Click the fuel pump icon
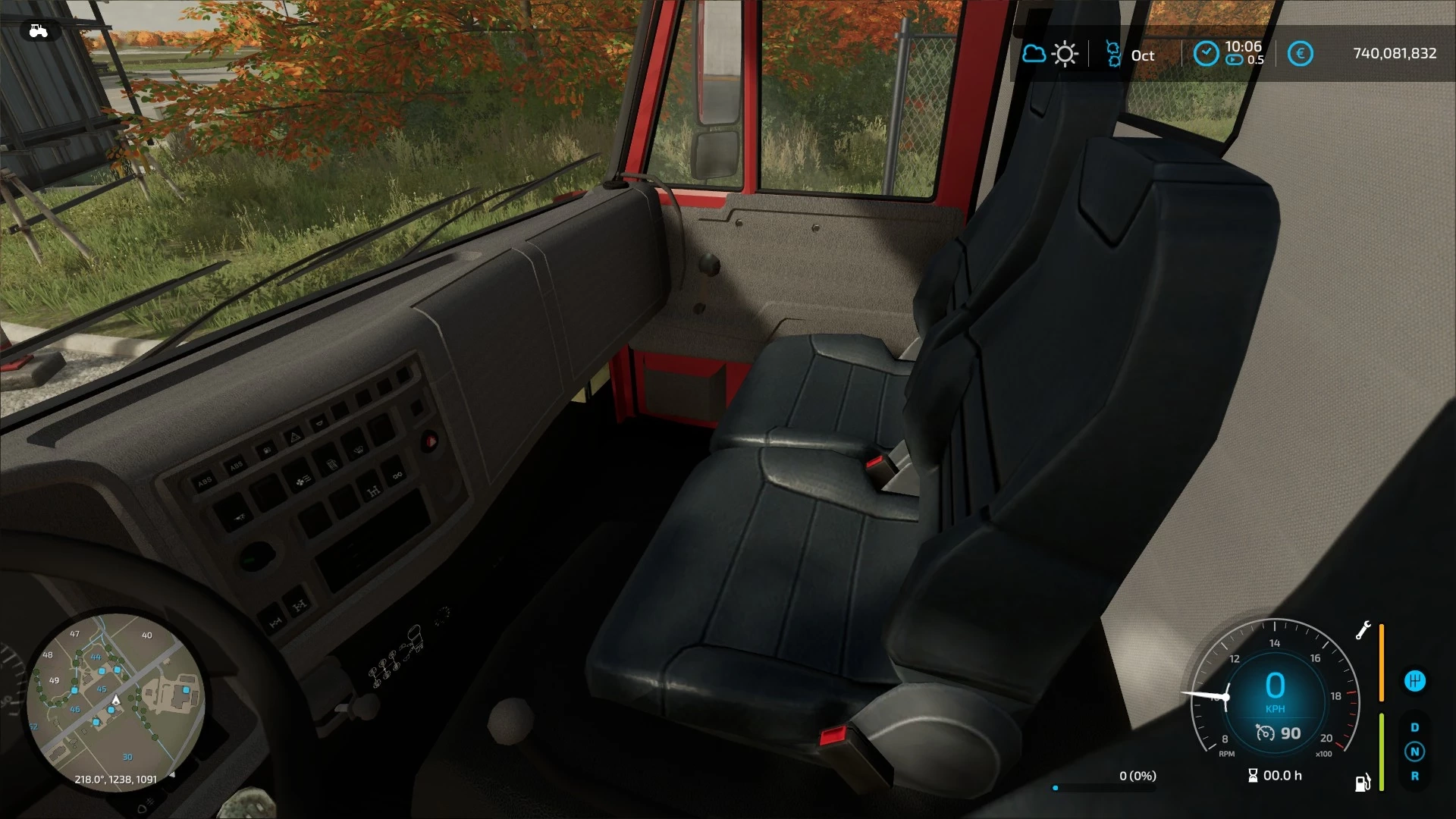The height and width of the screenshot is (819, 1456). pos(1363,783)
